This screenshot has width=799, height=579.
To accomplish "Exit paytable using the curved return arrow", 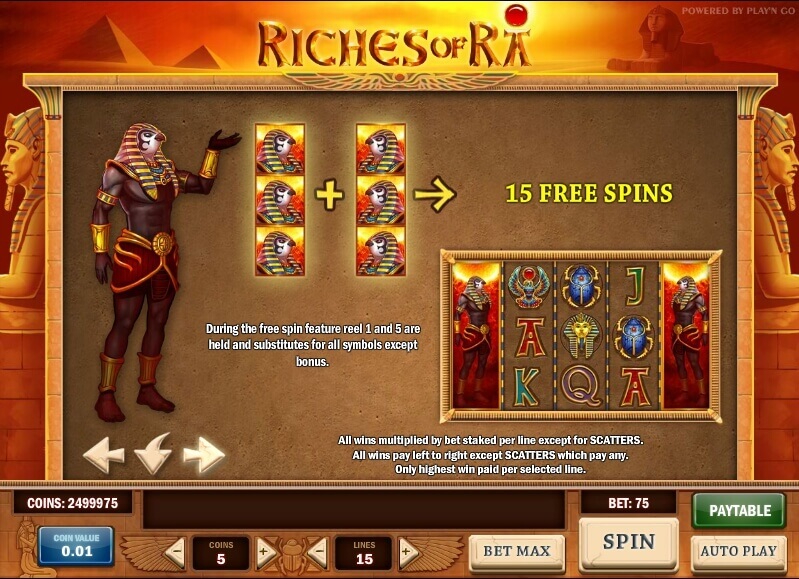I will [153, 455].
